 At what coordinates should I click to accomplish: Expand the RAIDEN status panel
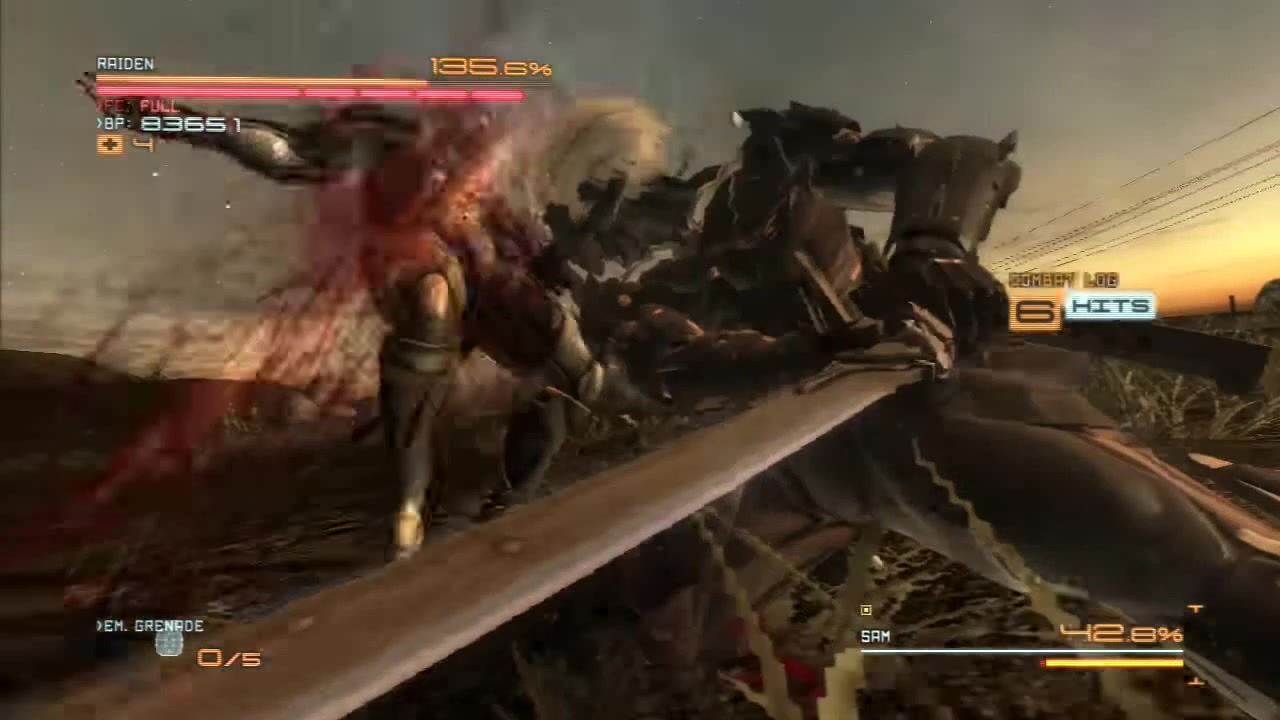click(x=125, y=64)
